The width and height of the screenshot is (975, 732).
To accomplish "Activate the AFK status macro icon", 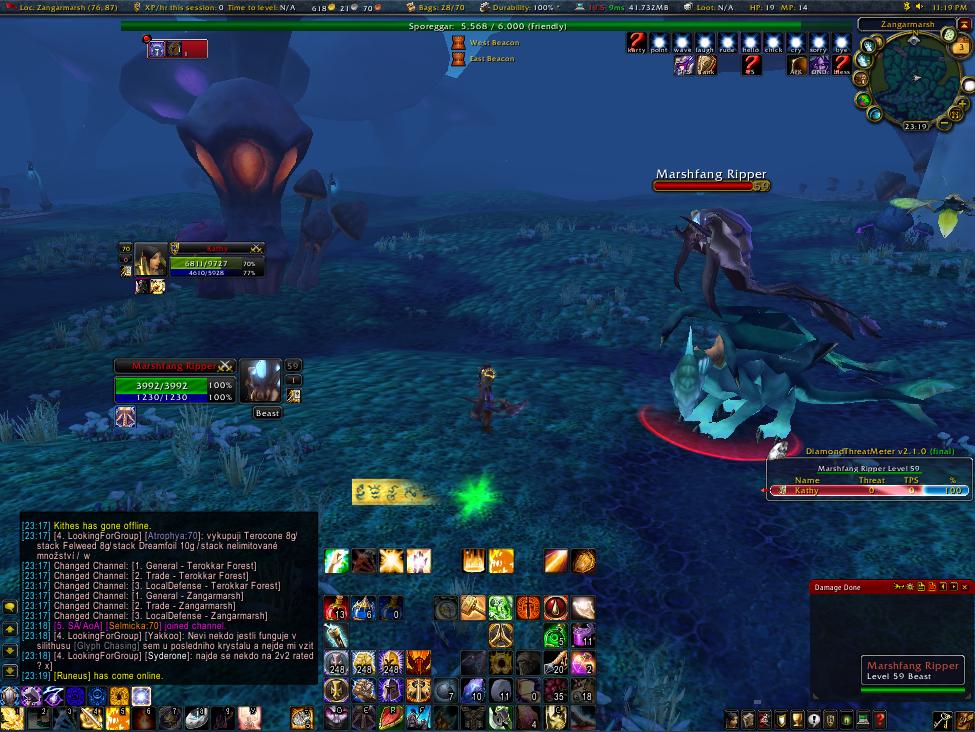I will coord(797,65).
